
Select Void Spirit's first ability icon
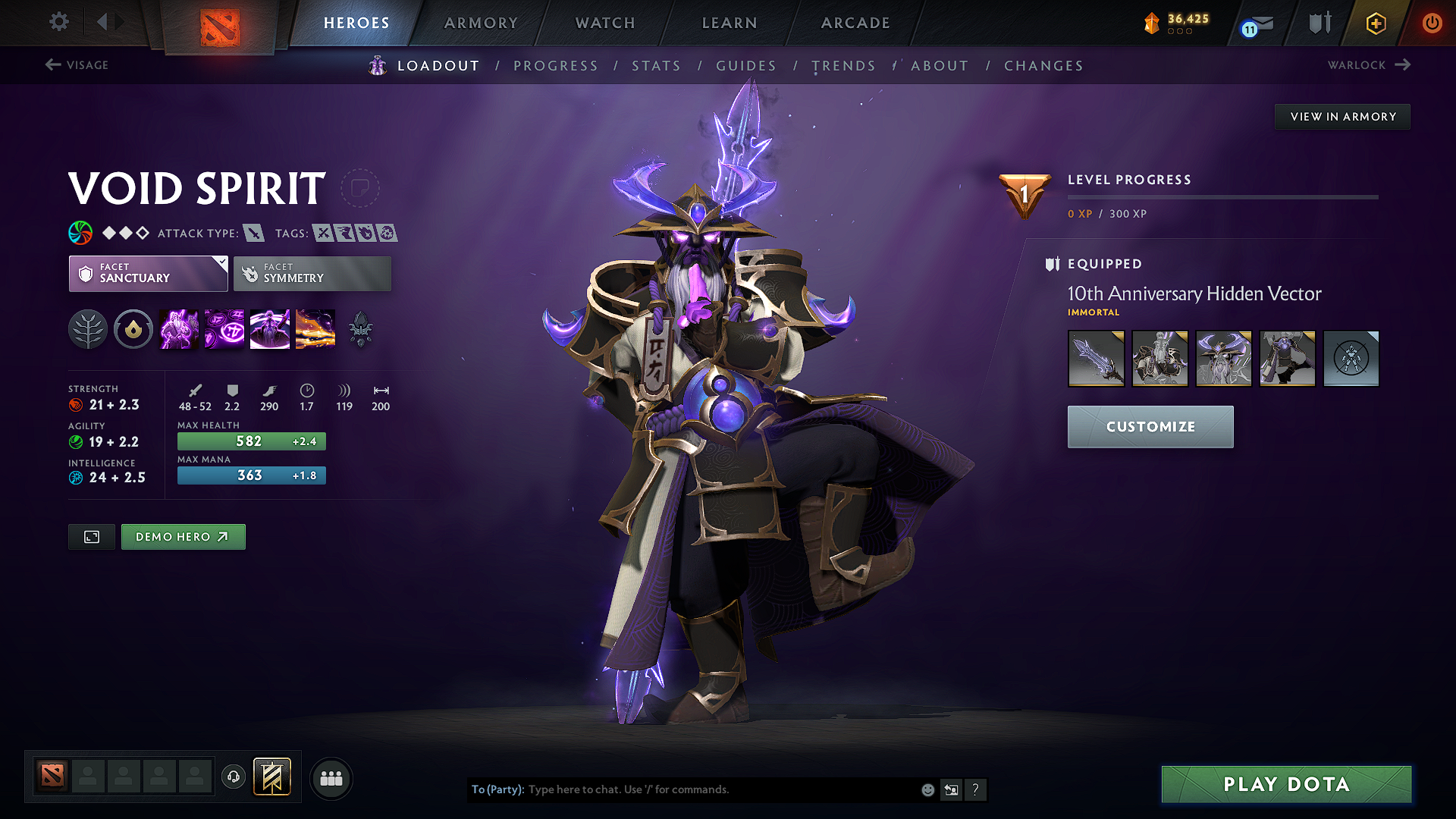[x=178, y=328]
